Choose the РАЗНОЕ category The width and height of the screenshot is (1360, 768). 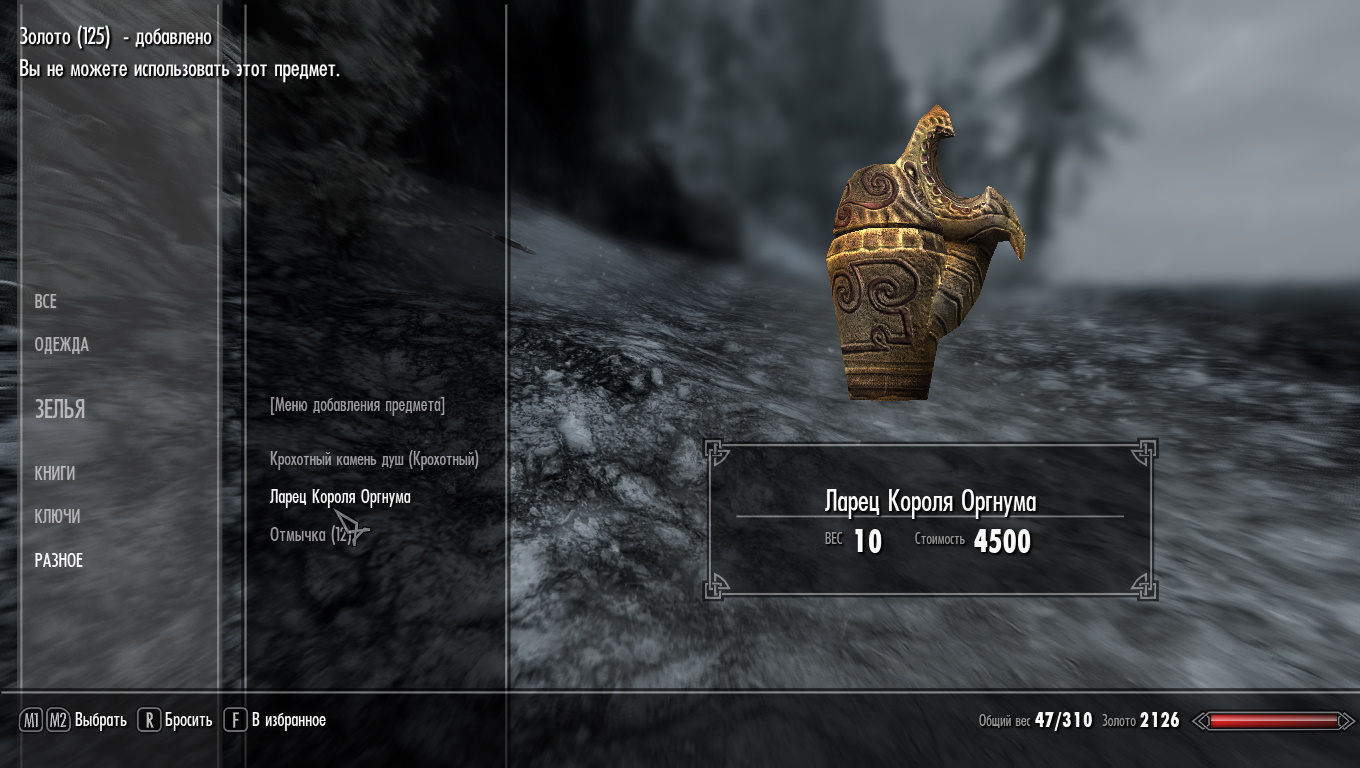coord(59,561)
